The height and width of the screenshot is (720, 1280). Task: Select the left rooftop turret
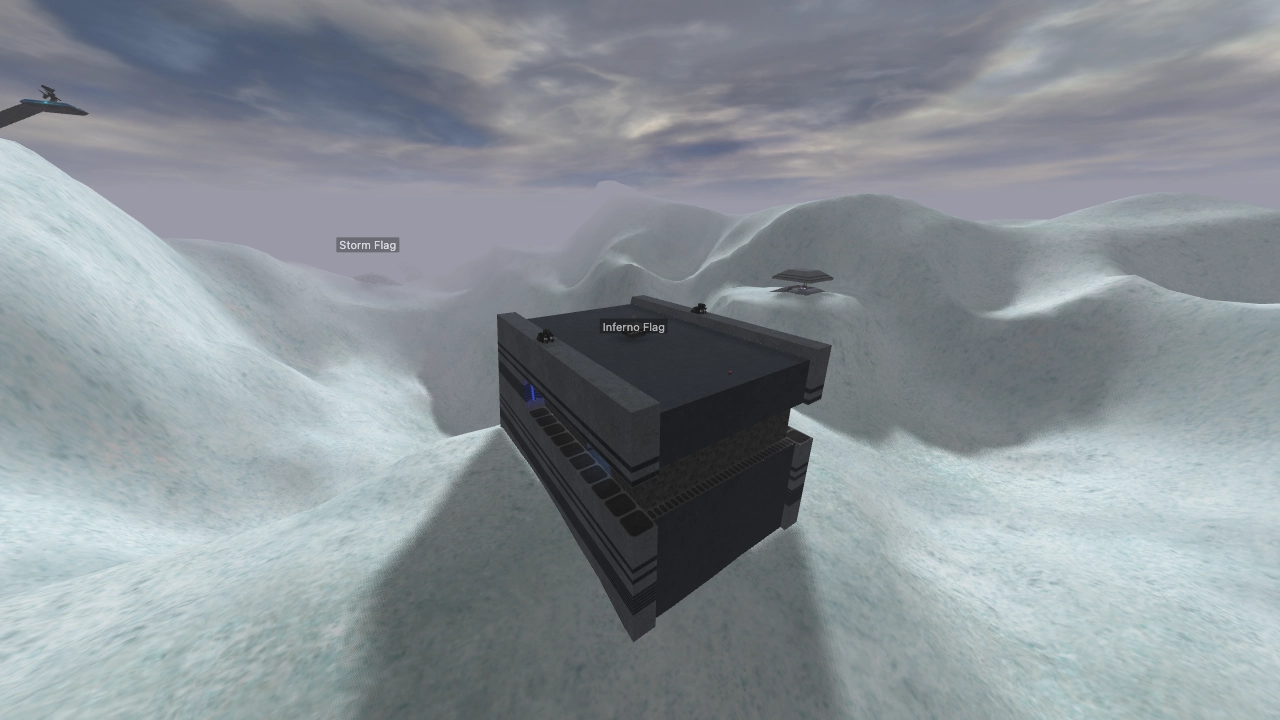(545, 337)
